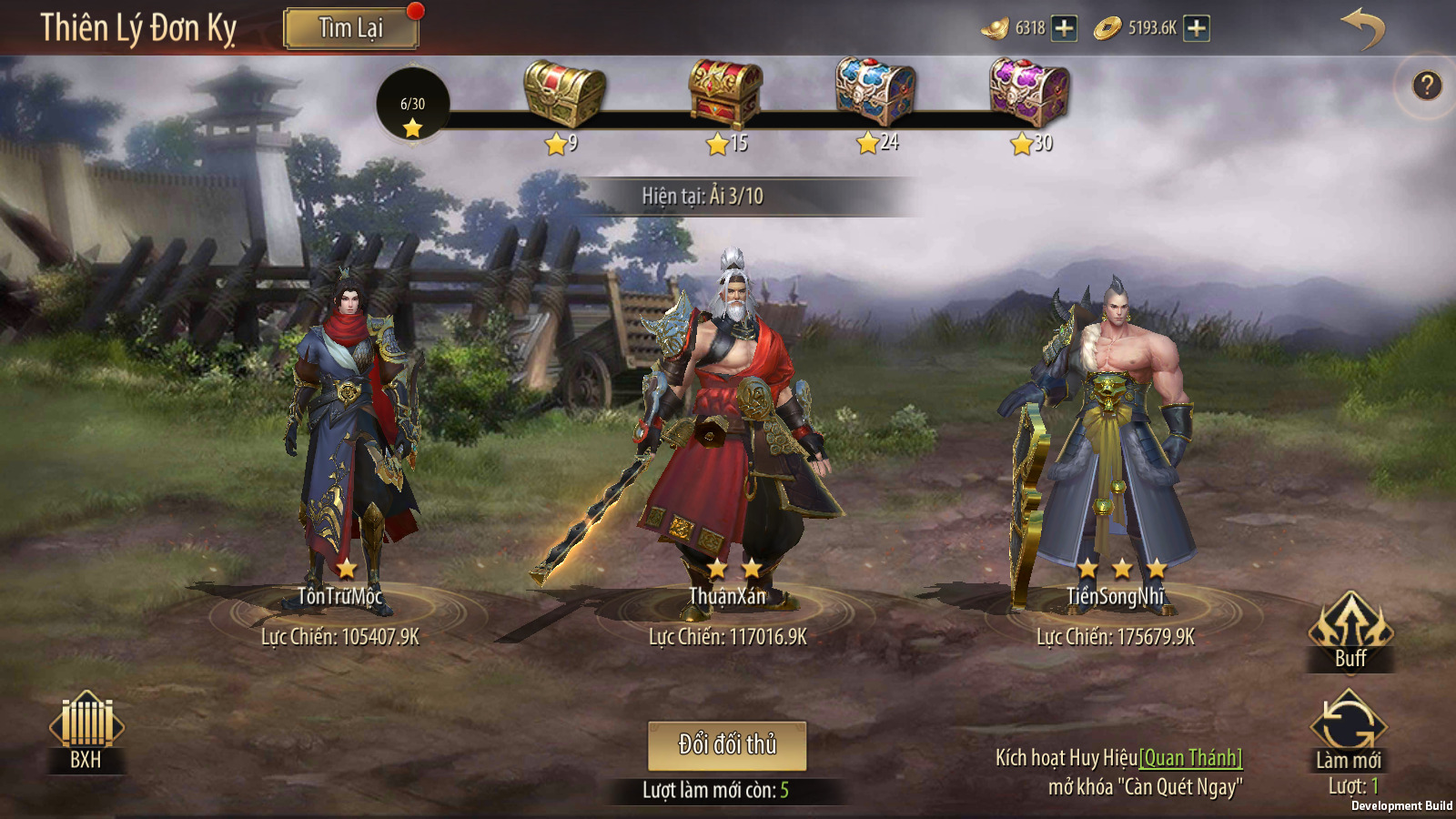Open the question mark help
The height and width of the screenshot is (819, 1456).
click(1426, 86)
